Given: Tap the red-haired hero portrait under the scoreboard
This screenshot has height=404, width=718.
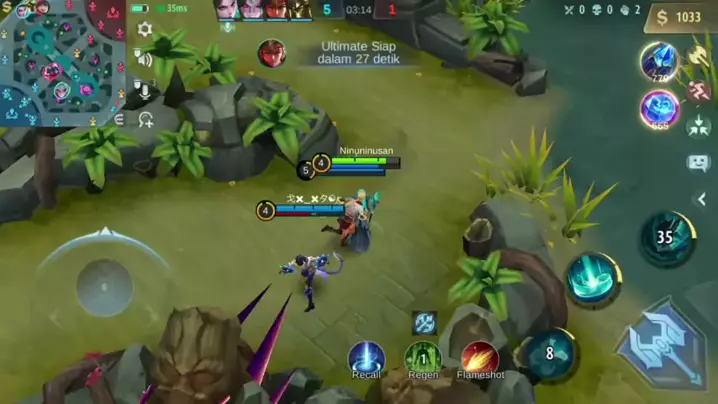Looking at the screenshot, I should tap(271, 53).
